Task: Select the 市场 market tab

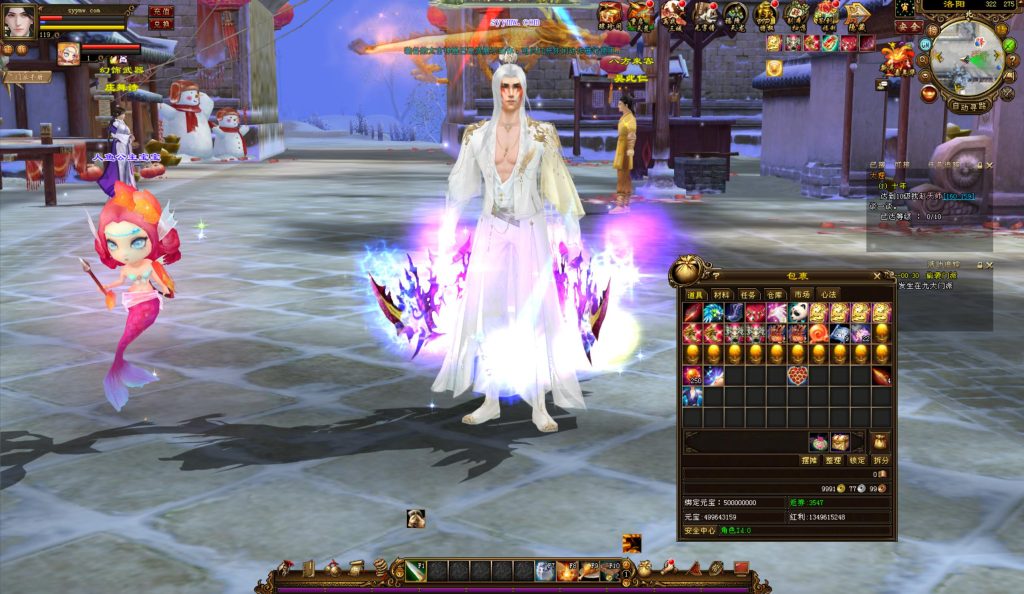Action: click(x=802, y=295)
